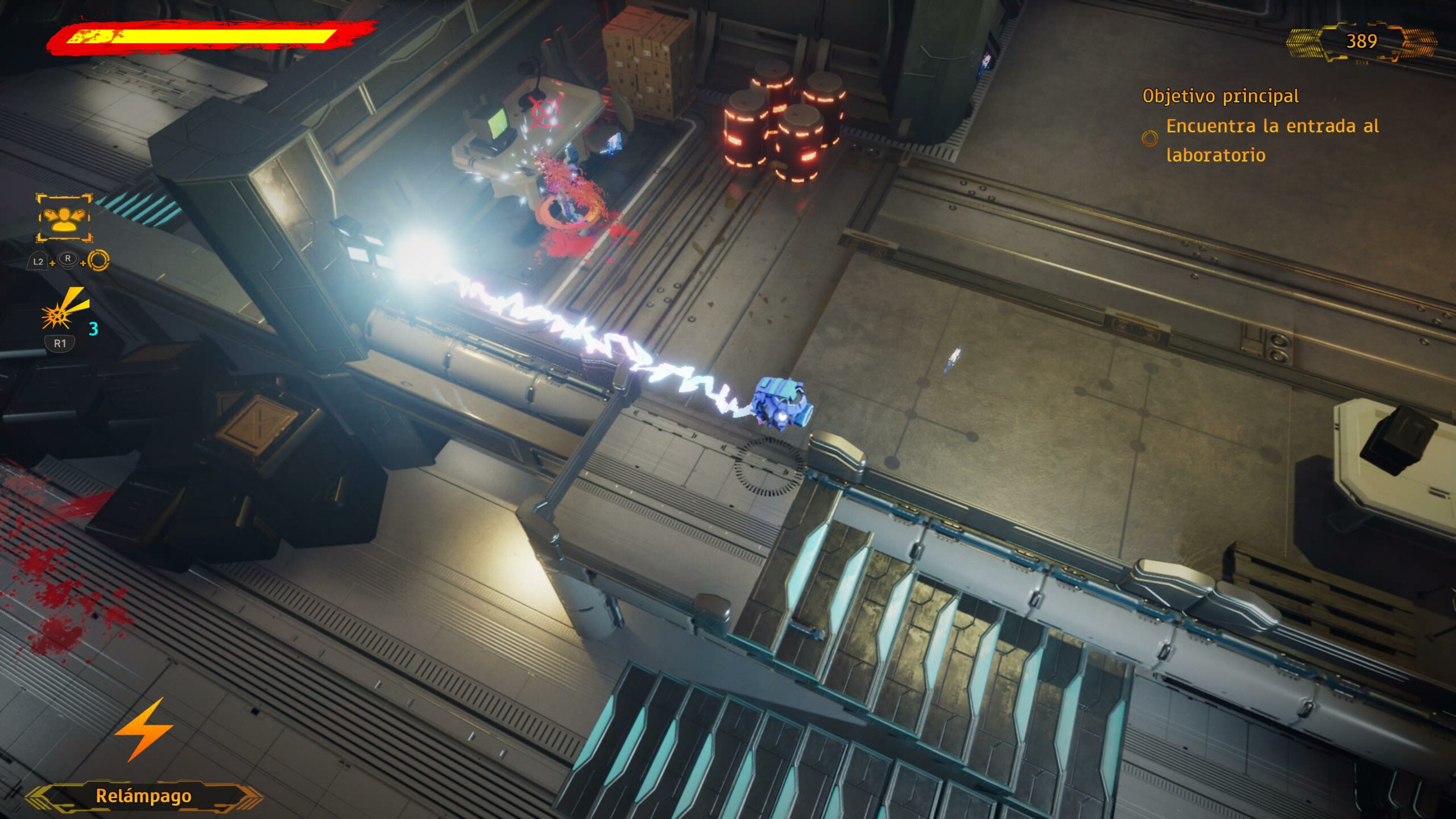
Task: Choose the Relámpago lightning power
Action: point(144,730)
